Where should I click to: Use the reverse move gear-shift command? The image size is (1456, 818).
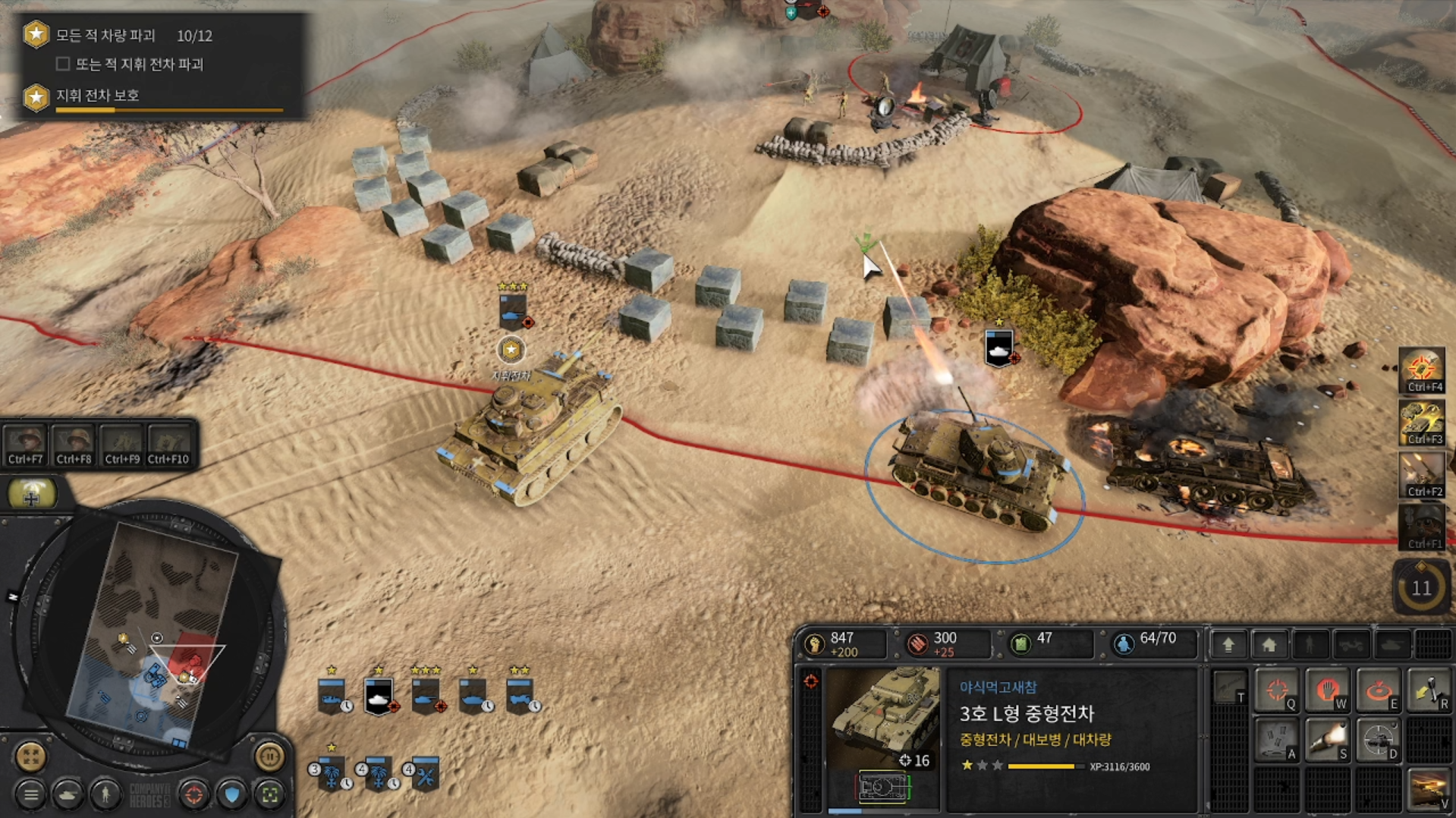coord(1427,691)
